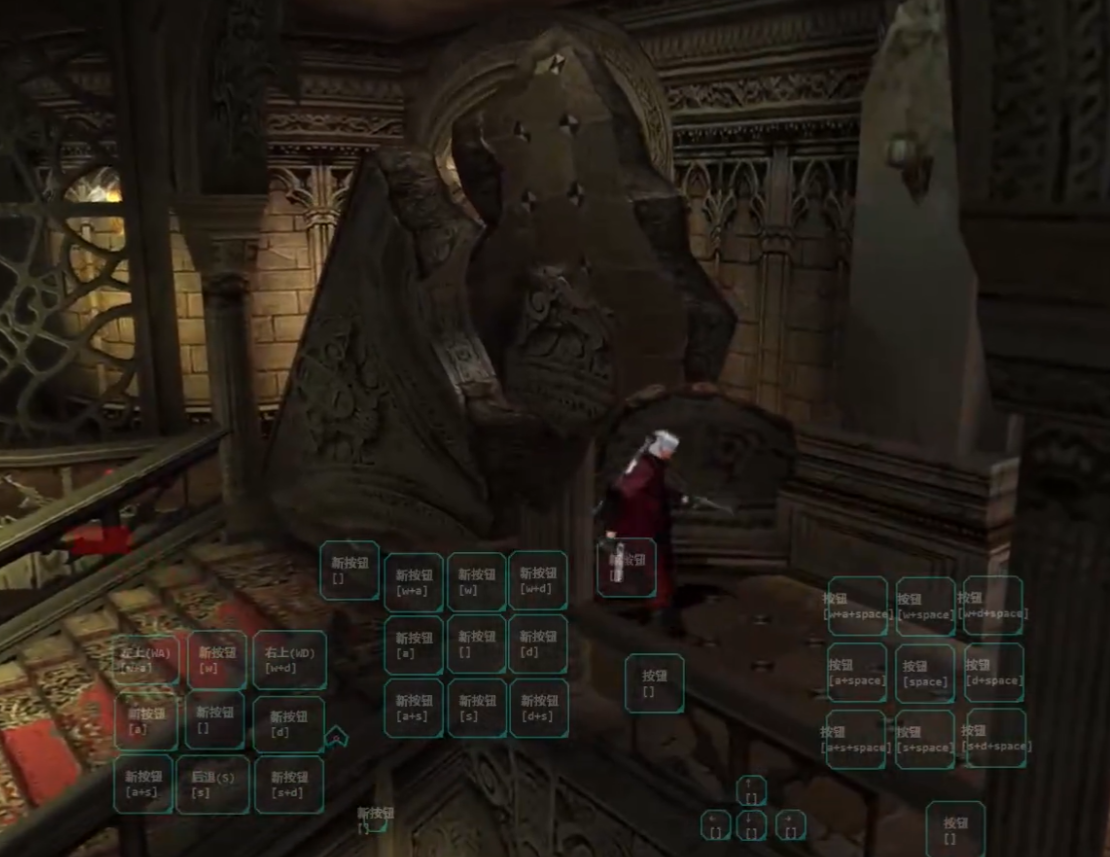Choose the [s+d+space] button

996,739
